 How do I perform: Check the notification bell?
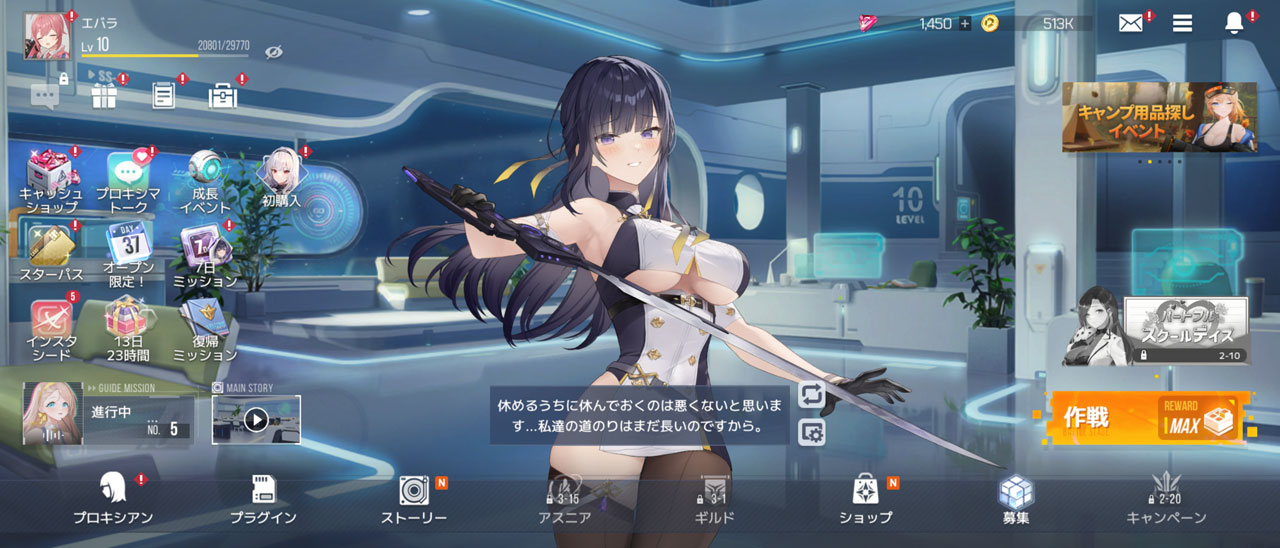(x=1235, y=23)
